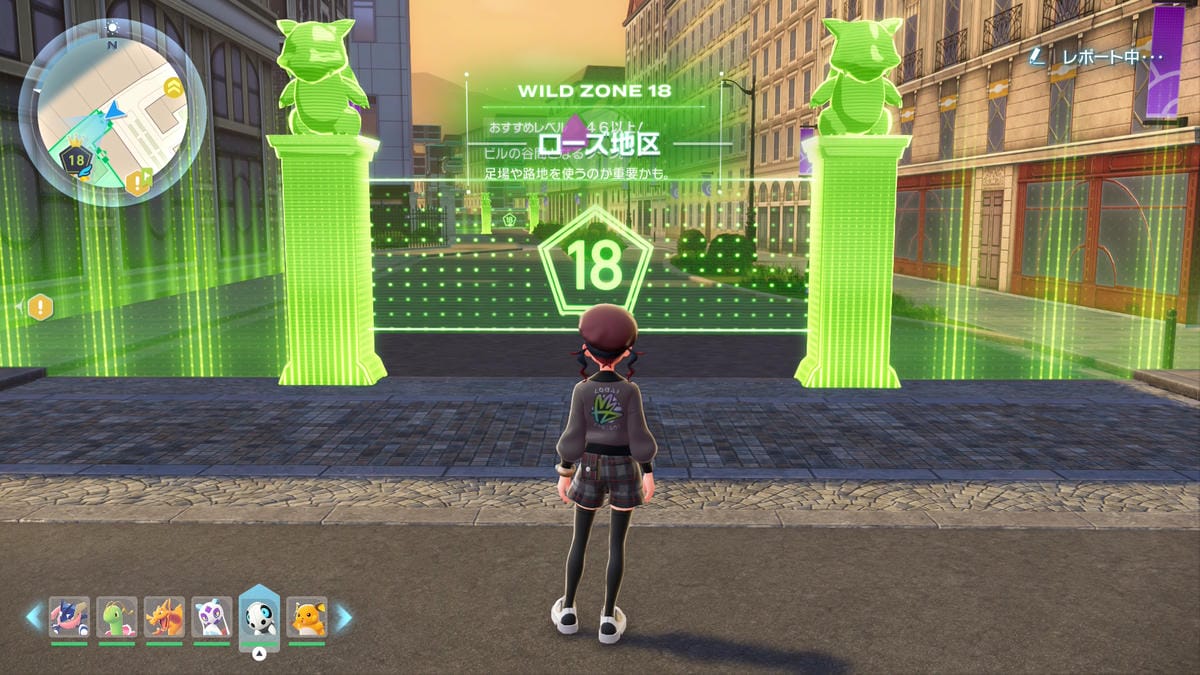Screen dimensions: 1200x675
Task: Select Greninja in the party bar
Action: (69, 617)
